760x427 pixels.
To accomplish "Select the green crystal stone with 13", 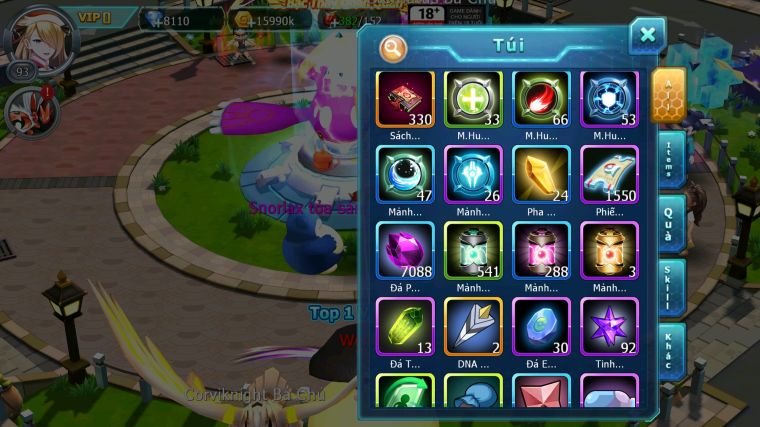I will pos(405,326).
